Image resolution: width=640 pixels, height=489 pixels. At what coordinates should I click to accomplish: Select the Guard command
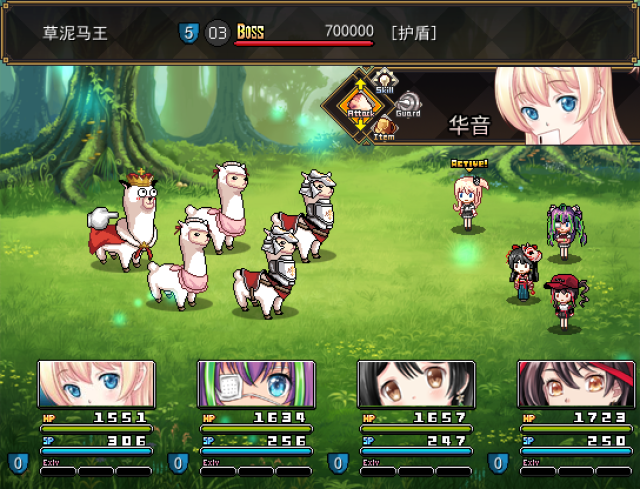click(408, 104)
